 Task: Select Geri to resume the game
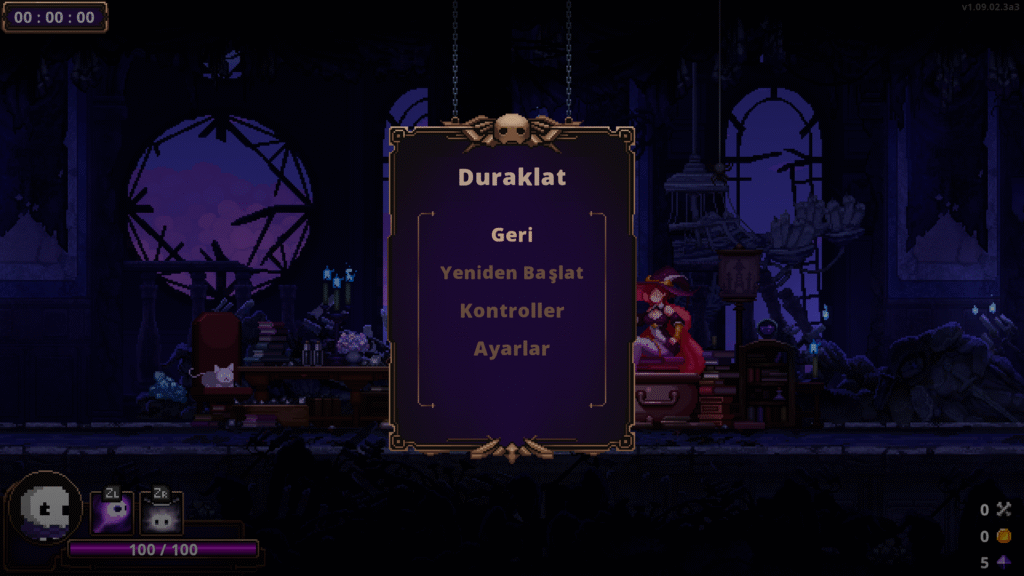pos(511,235)
